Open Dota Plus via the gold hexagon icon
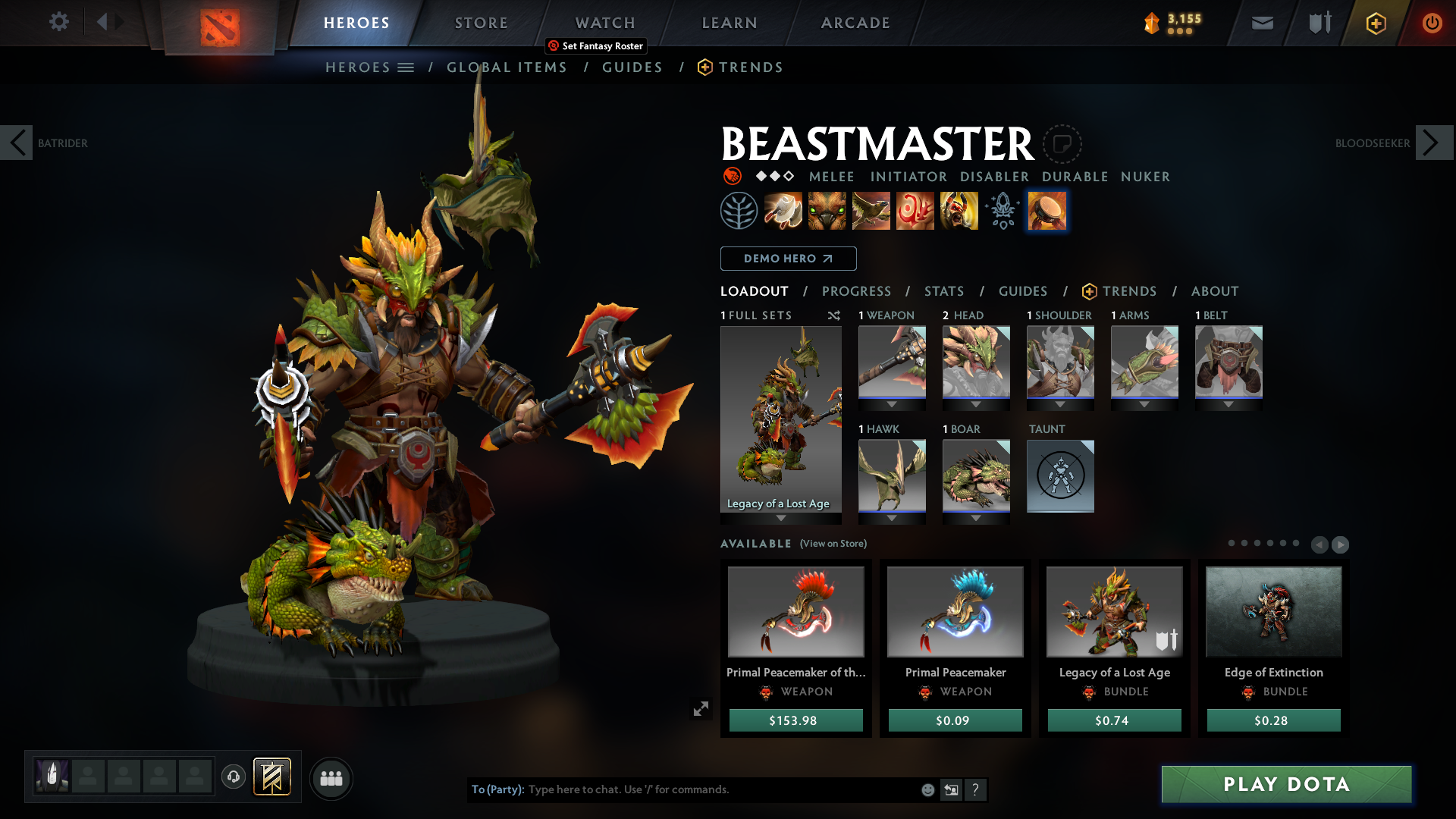 (1376, 23)
